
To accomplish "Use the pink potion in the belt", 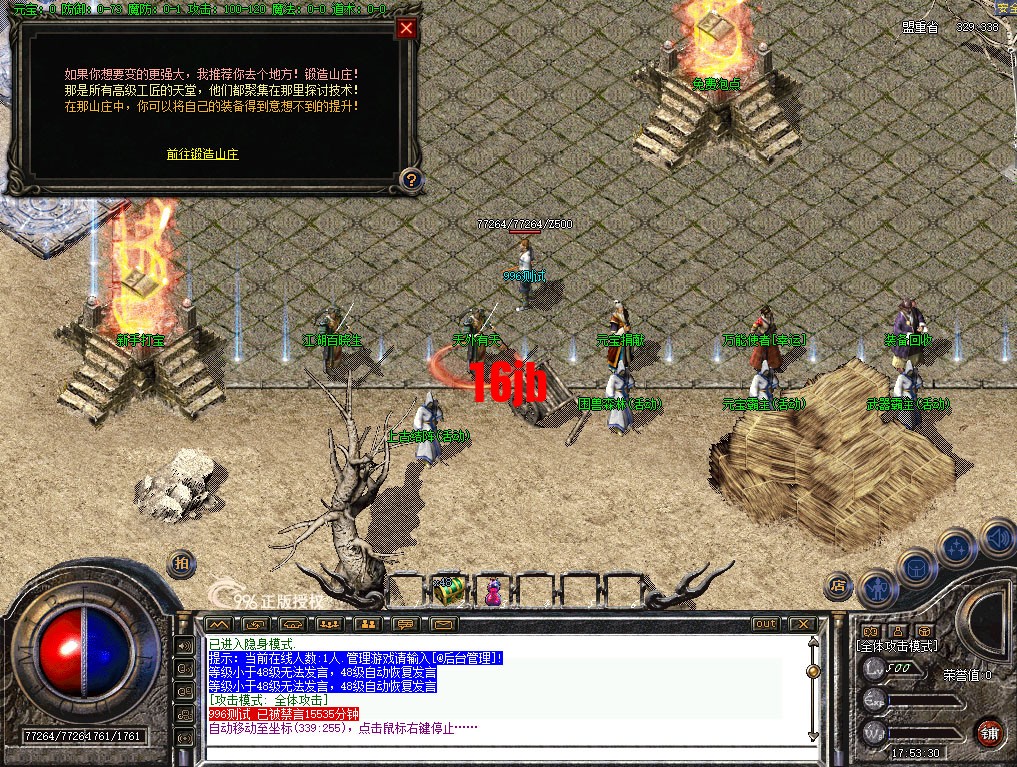I will tap(493, 592).
